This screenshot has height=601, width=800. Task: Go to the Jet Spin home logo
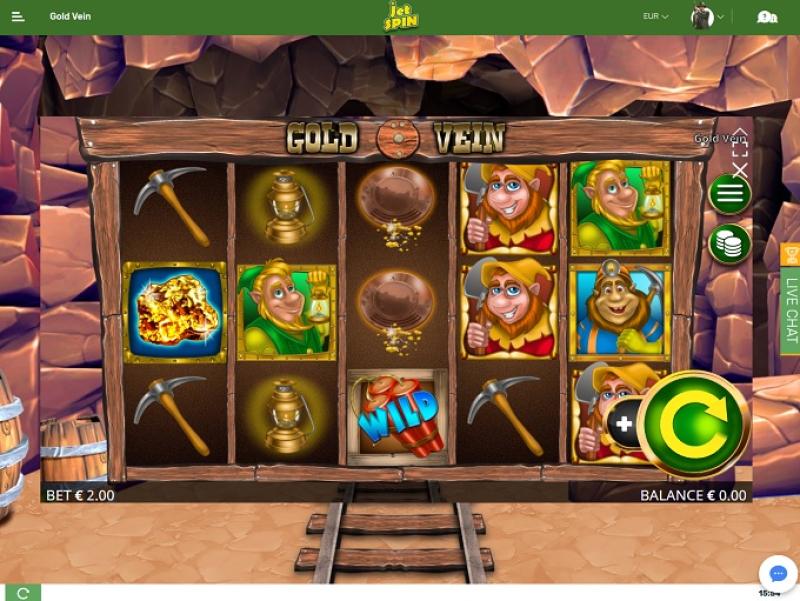400,17
